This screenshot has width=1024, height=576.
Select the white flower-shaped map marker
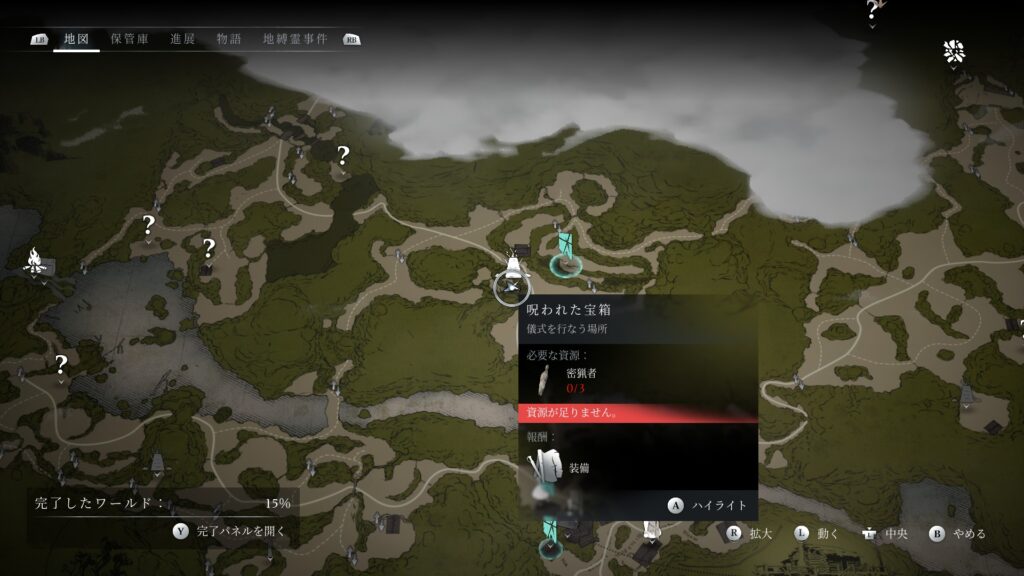pyautogui.click(x=953, y=52)
